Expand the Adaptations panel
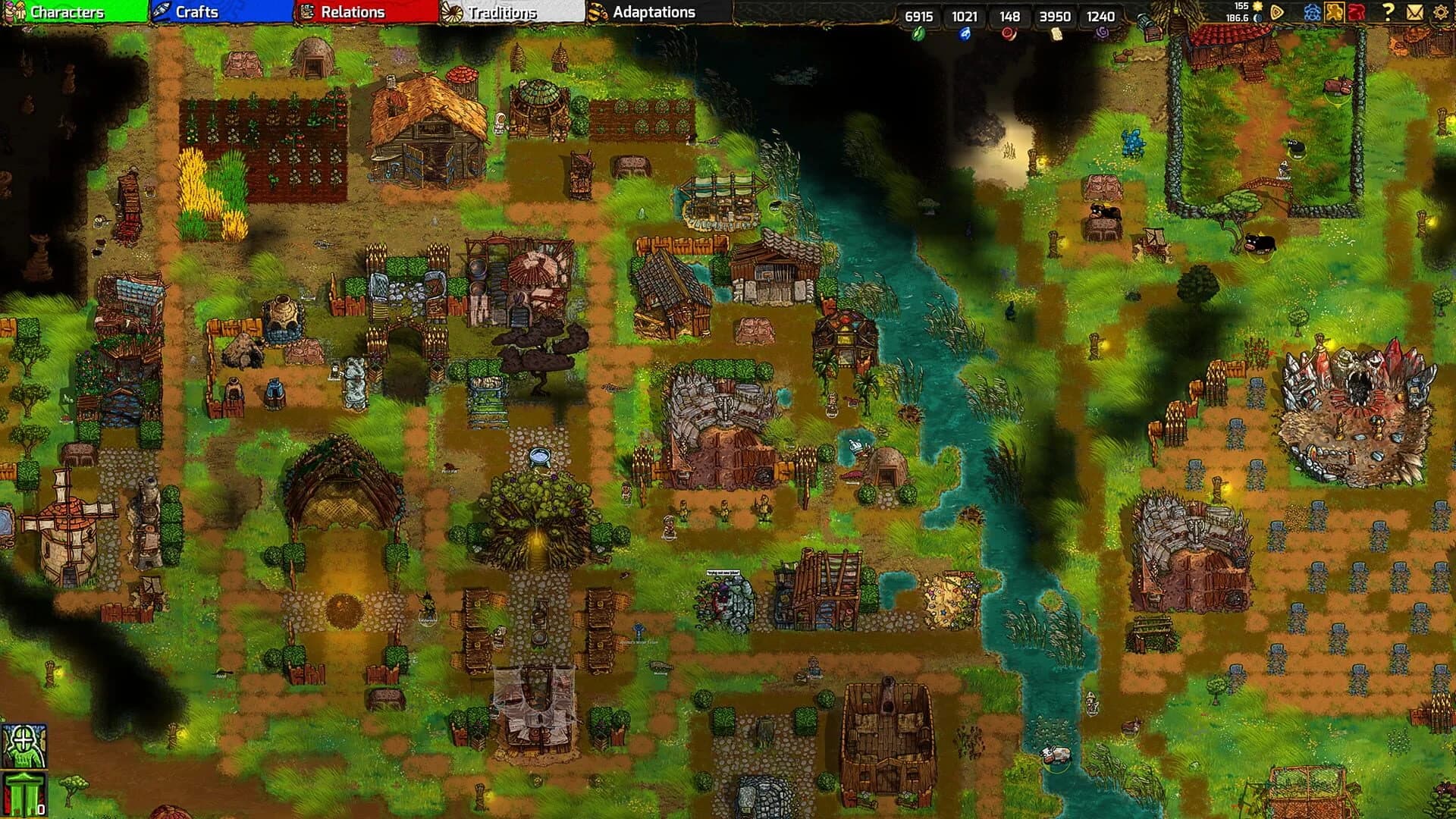This screenshot has height=819, width=1456. (654, 12)
